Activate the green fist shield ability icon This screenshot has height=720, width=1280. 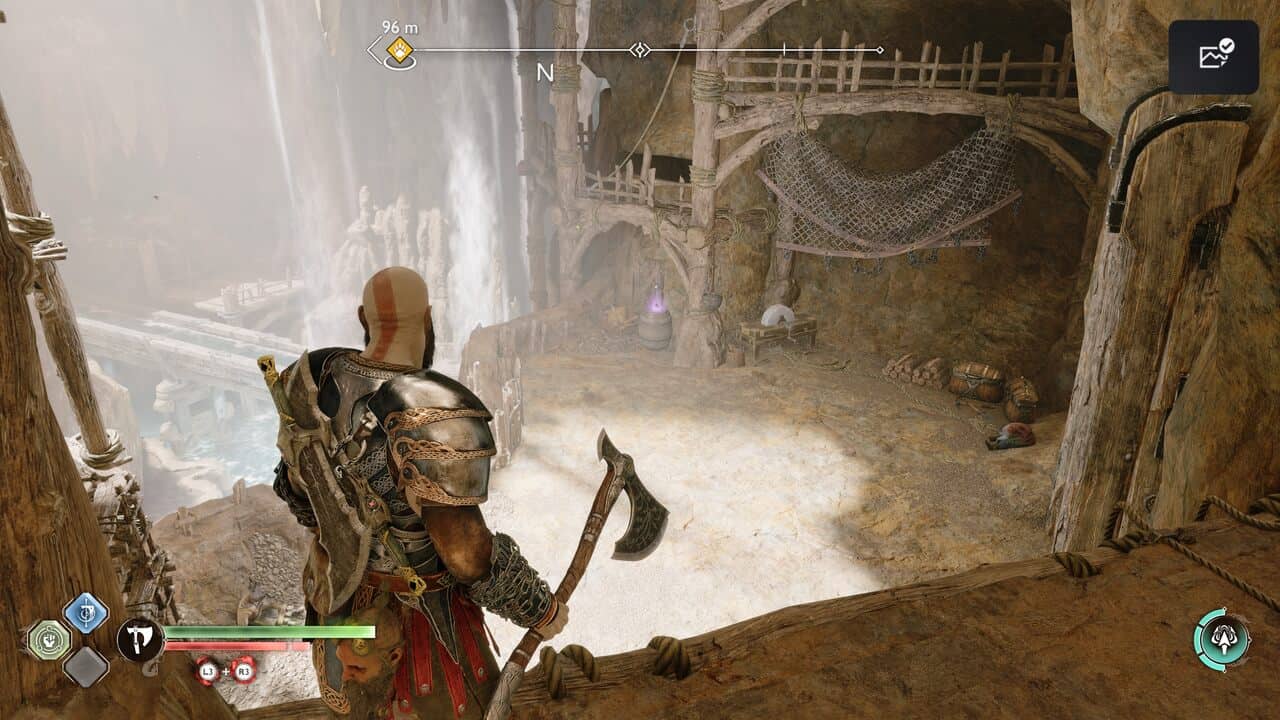click(48, 640)
